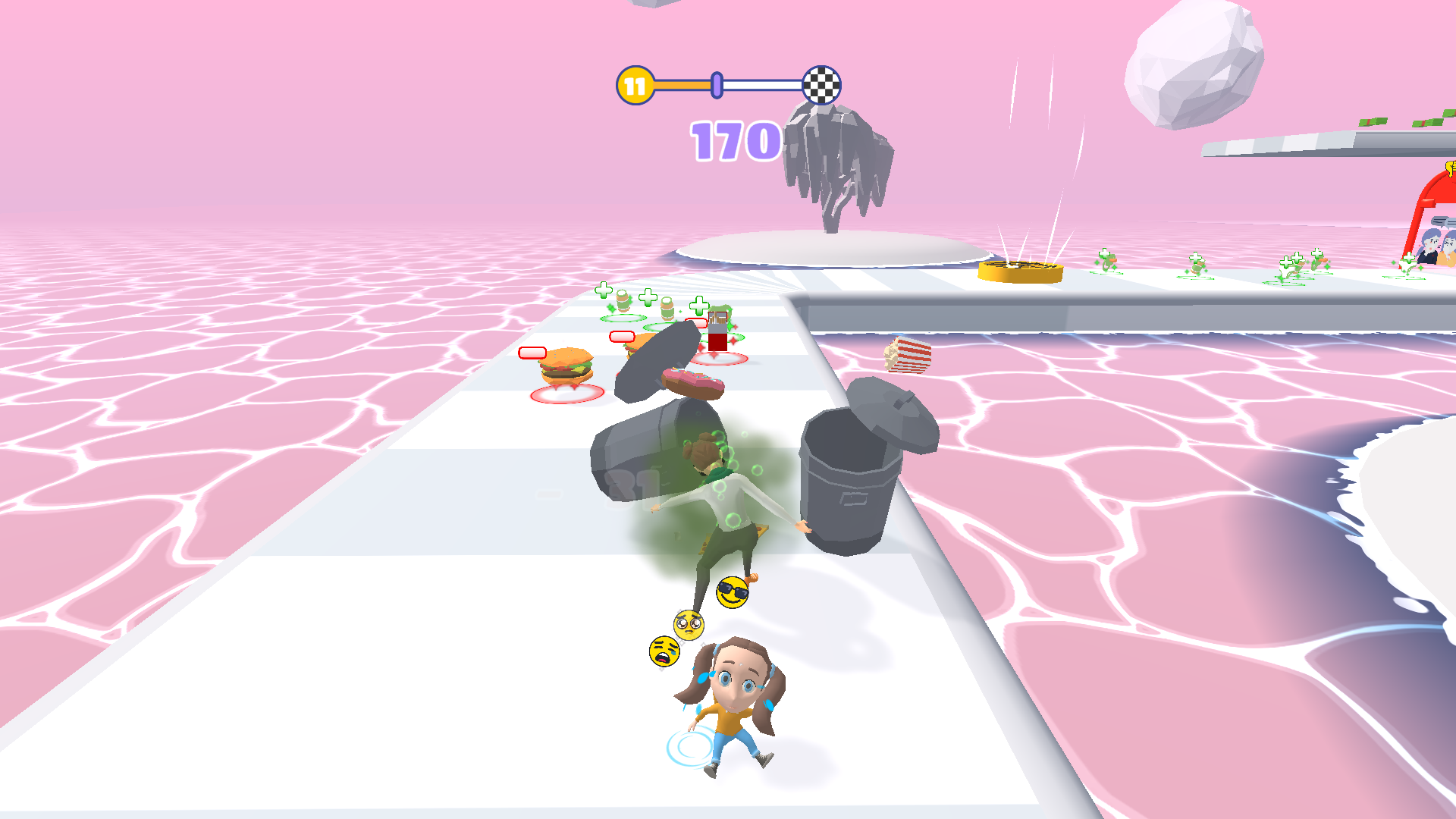Toggle the red warning bar above the burger

[532, 353]
